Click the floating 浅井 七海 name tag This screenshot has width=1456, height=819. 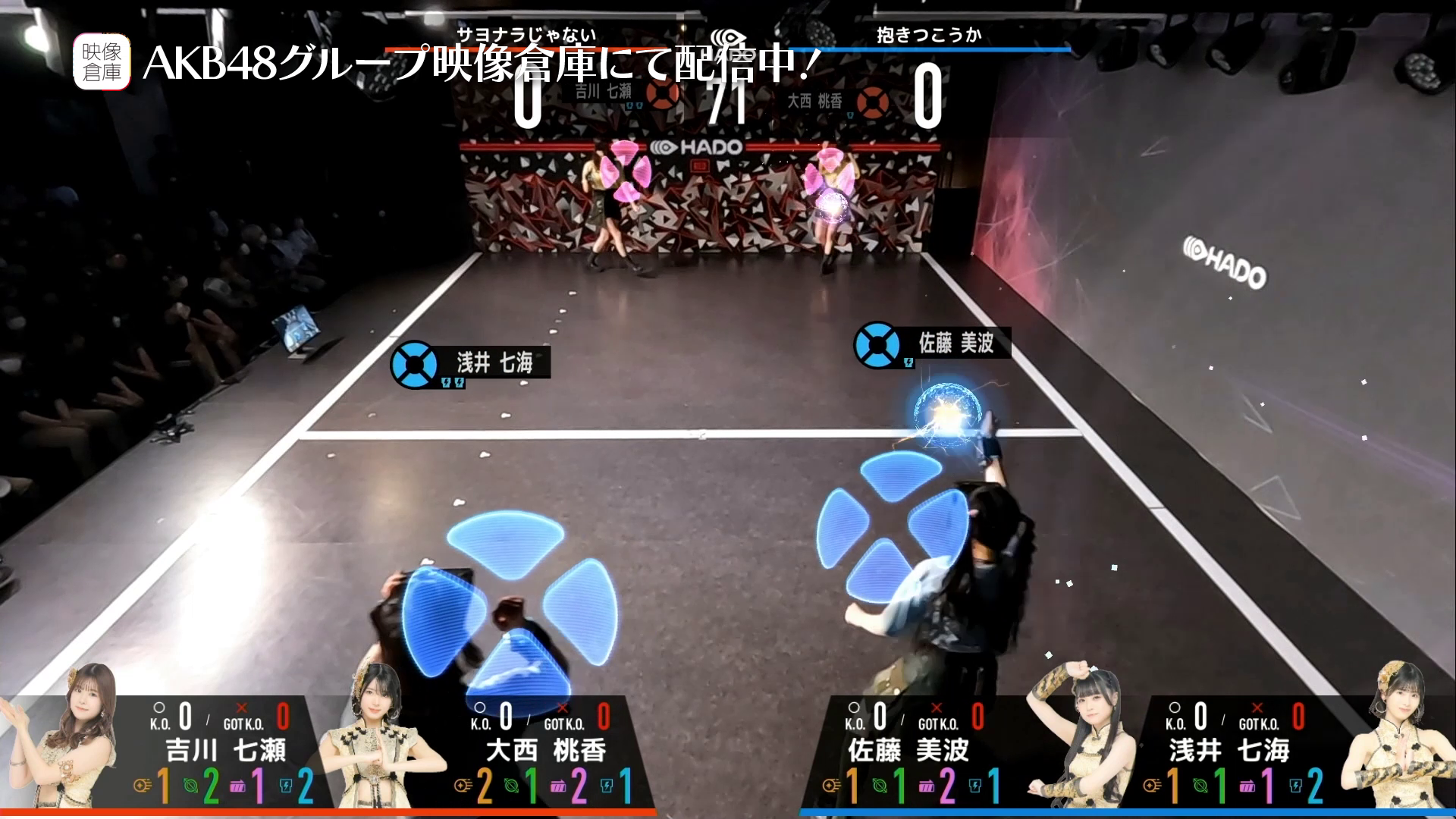pyautogui.click(x=470, y=363)
